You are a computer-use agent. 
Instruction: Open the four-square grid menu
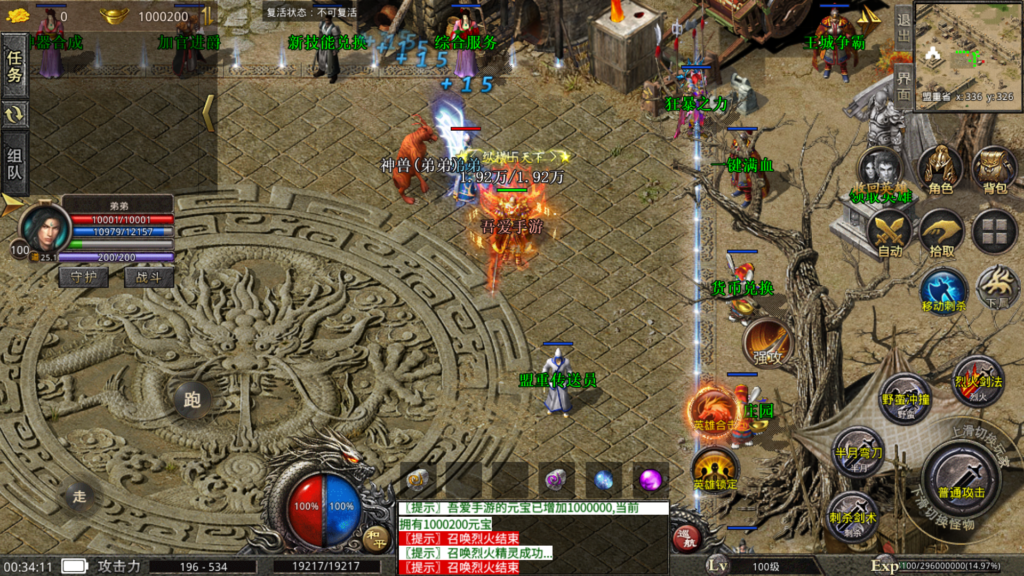[994, 231]
